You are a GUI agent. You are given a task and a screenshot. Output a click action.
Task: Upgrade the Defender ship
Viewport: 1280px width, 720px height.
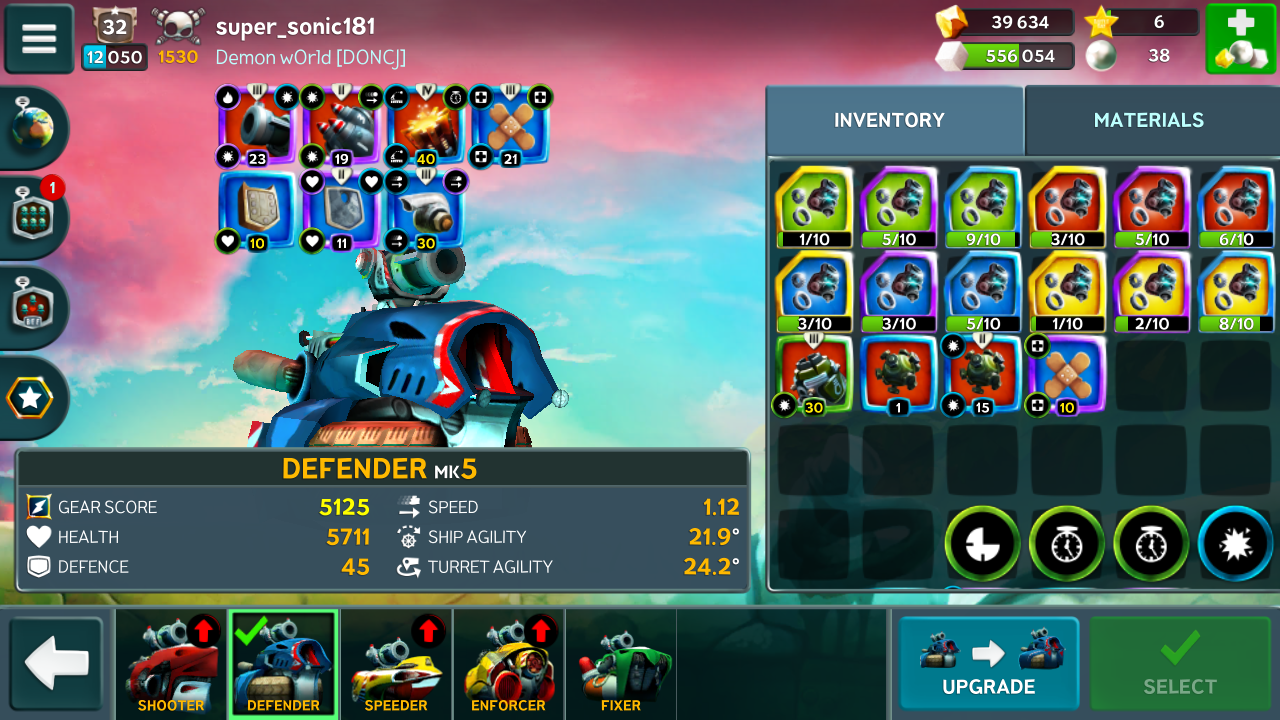click(x=988, y=663)
